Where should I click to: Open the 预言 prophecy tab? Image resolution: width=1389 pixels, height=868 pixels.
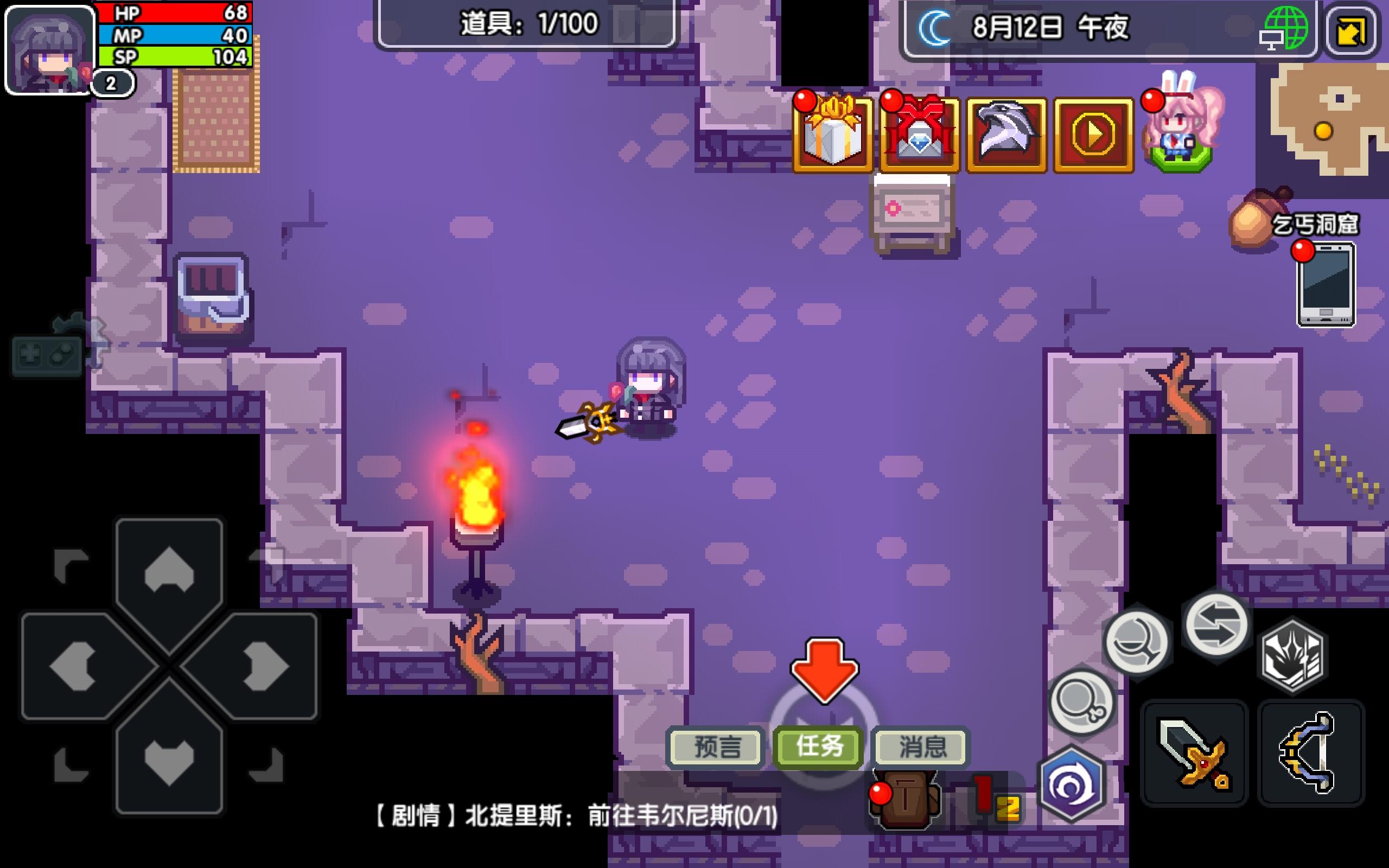[715, 746]
